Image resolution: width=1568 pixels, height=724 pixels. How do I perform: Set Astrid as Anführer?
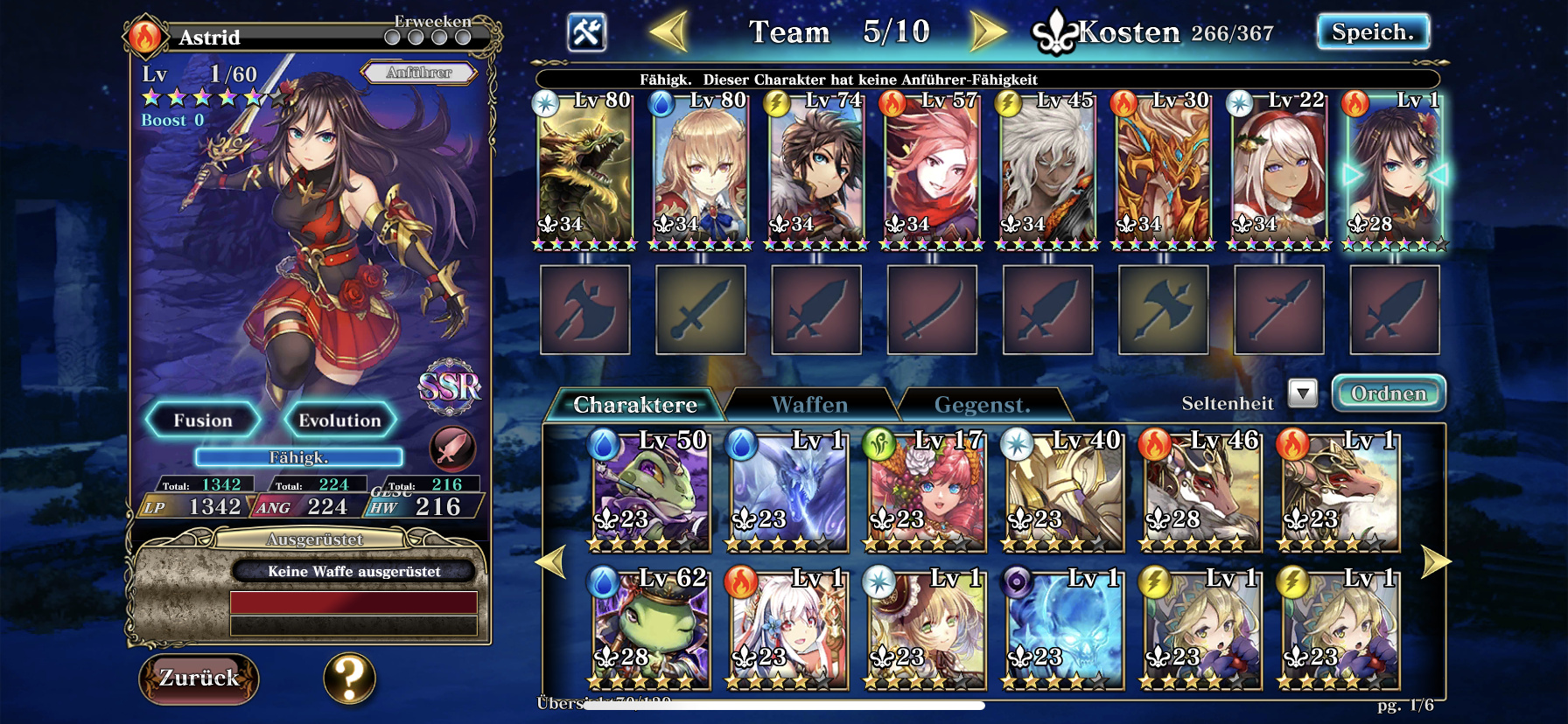click(x=419, y=73)
